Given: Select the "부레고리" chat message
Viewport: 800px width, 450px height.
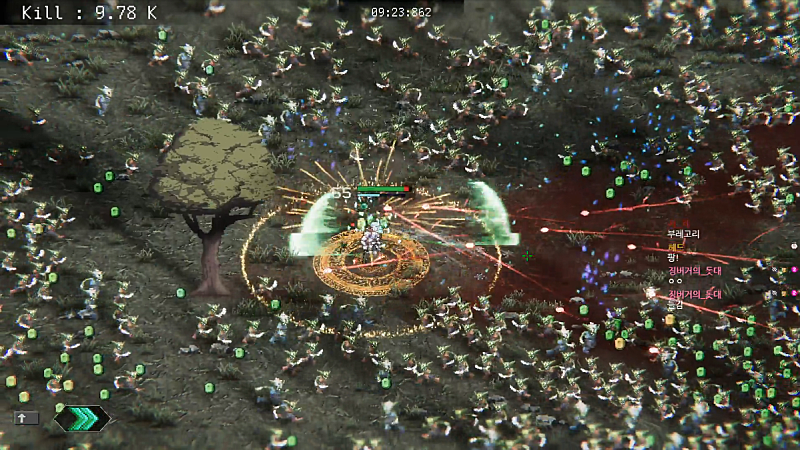Looking at the screenshot, I should pos(684,234).
